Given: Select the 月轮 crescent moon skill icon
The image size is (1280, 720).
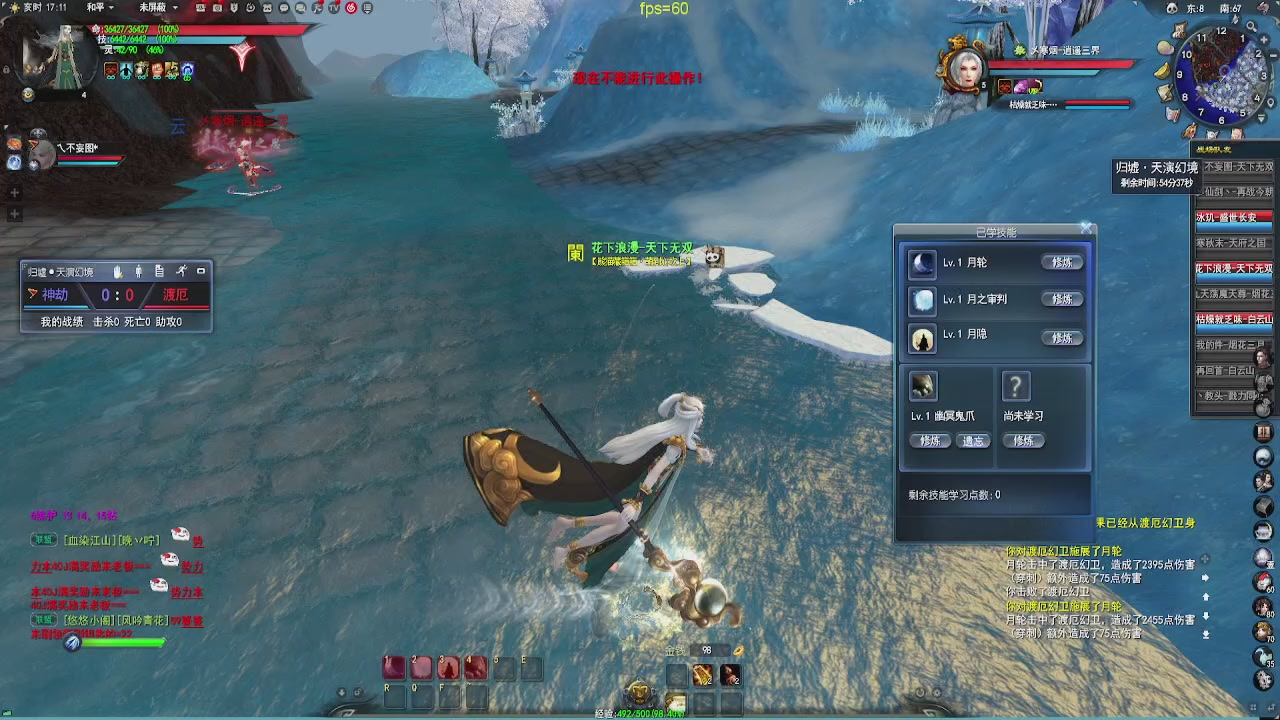Looking at the screenshot, I should 922,263.
